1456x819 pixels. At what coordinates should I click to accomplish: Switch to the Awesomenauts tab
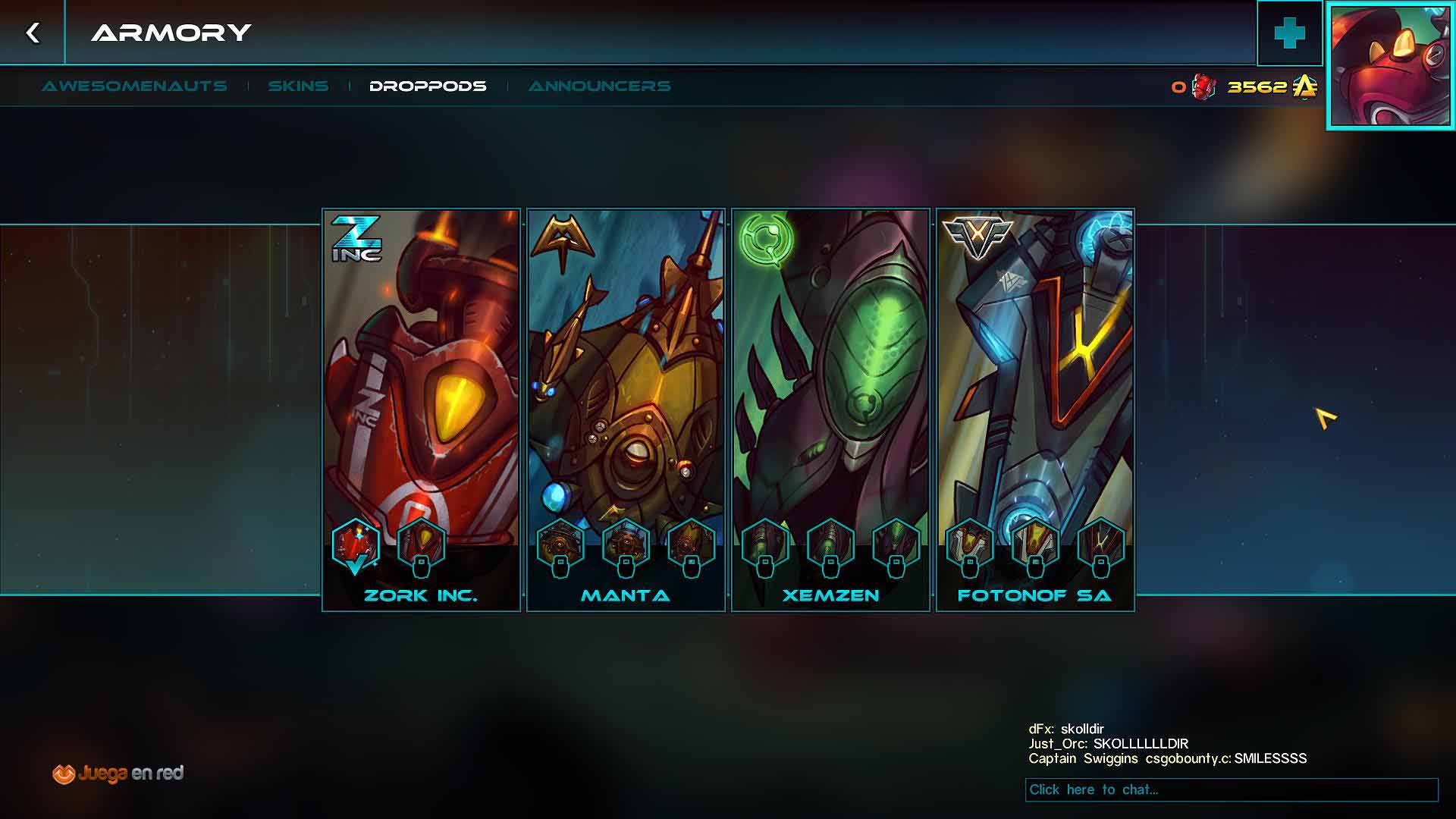[x=134, y=86]
